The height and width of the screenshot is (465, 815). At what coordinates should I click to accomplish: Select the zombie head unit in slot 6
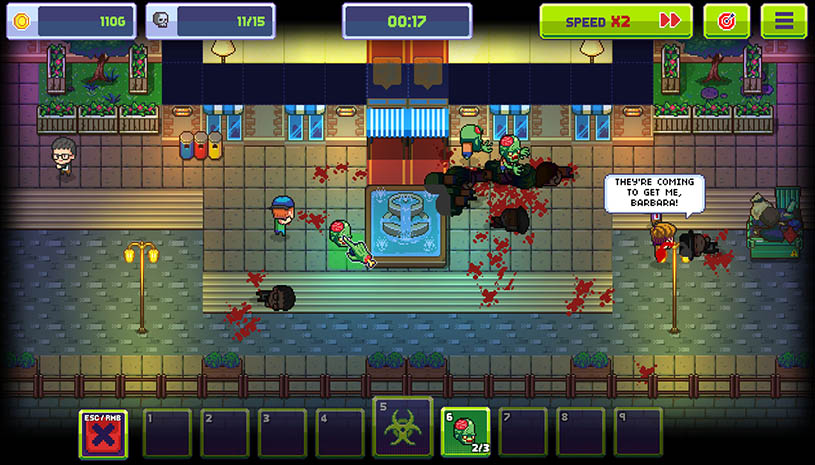[x=465, y=432]
